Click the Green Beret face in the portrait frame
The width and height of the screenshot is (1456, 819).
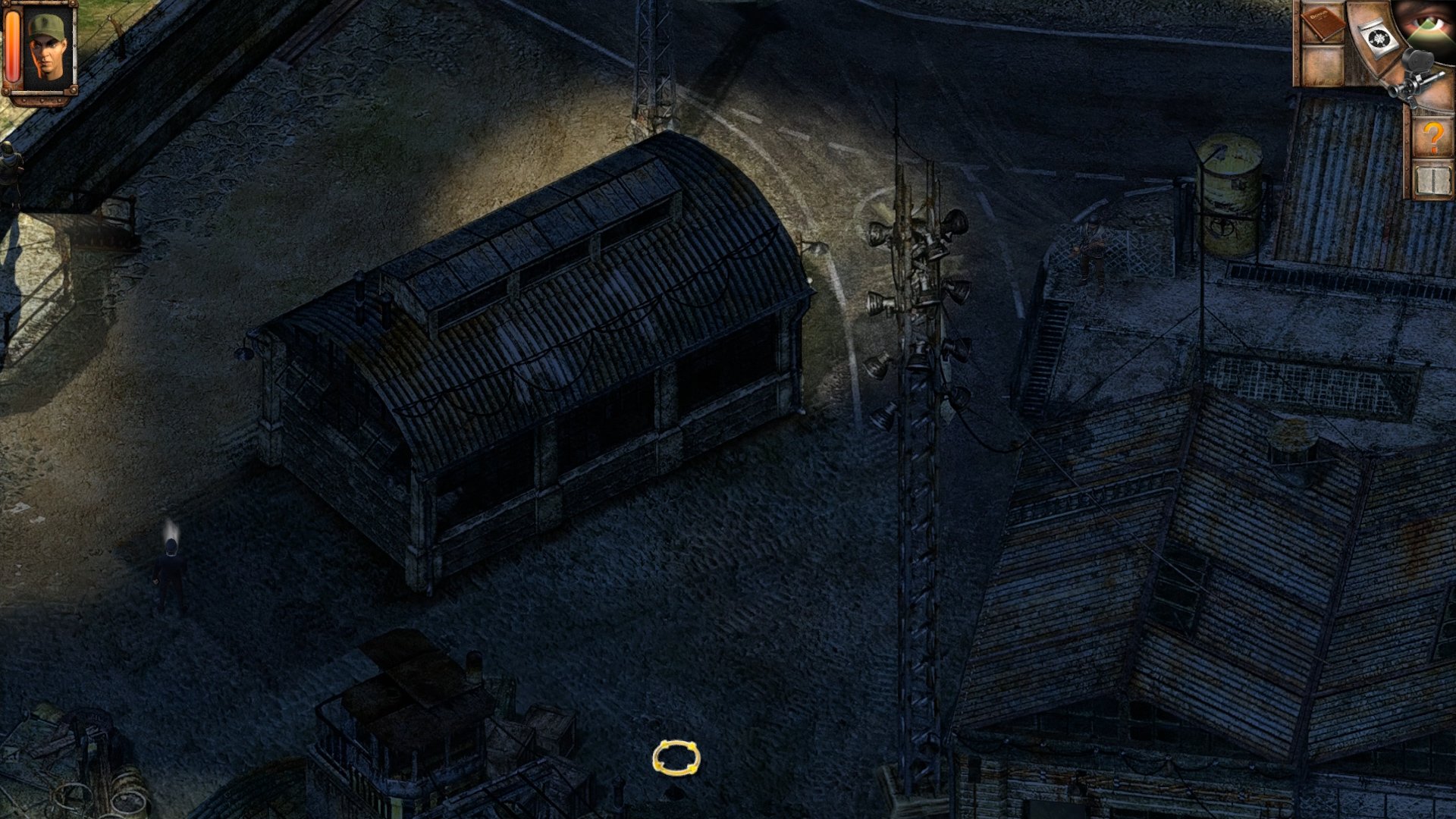pyautogui.click(x=47, y=45)
